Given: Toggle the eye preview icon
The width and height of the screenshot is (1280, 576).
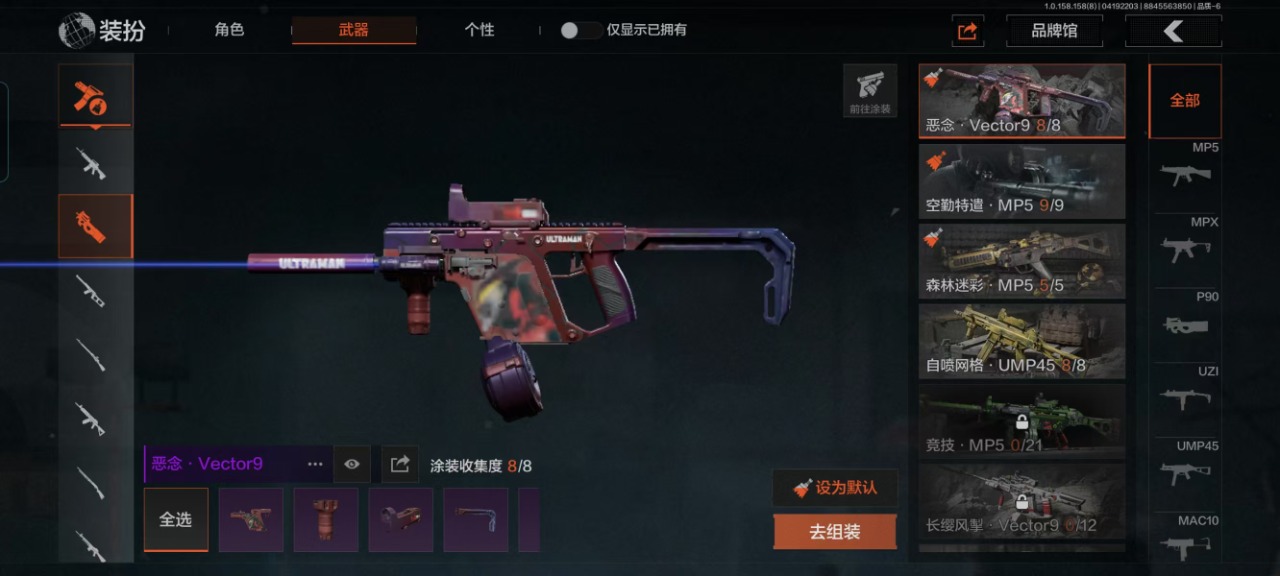Looking at the screenshot, I should 352,464.
